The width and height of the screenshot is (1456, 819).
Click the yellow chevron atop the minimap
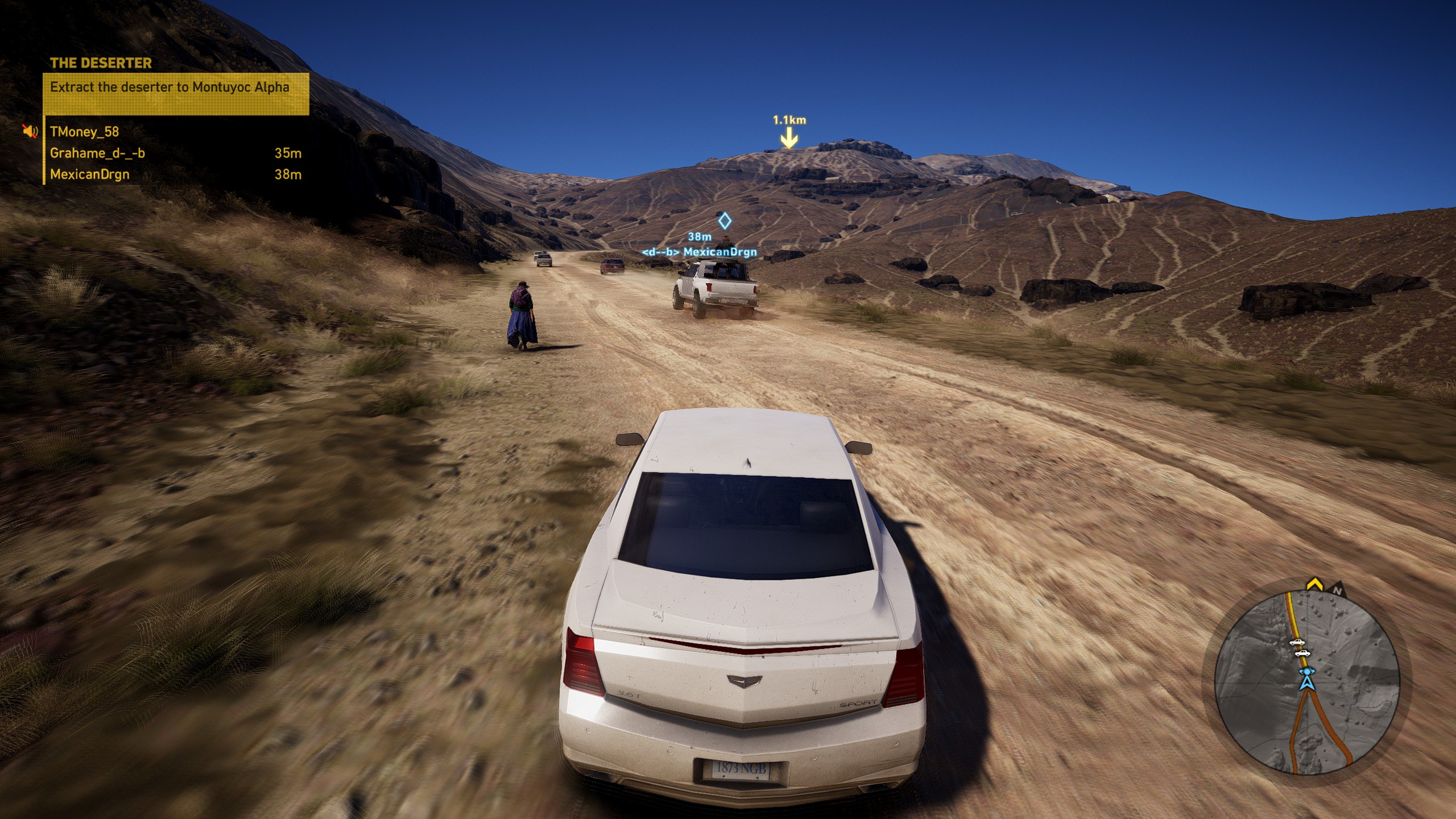(x=1314, y=584)
